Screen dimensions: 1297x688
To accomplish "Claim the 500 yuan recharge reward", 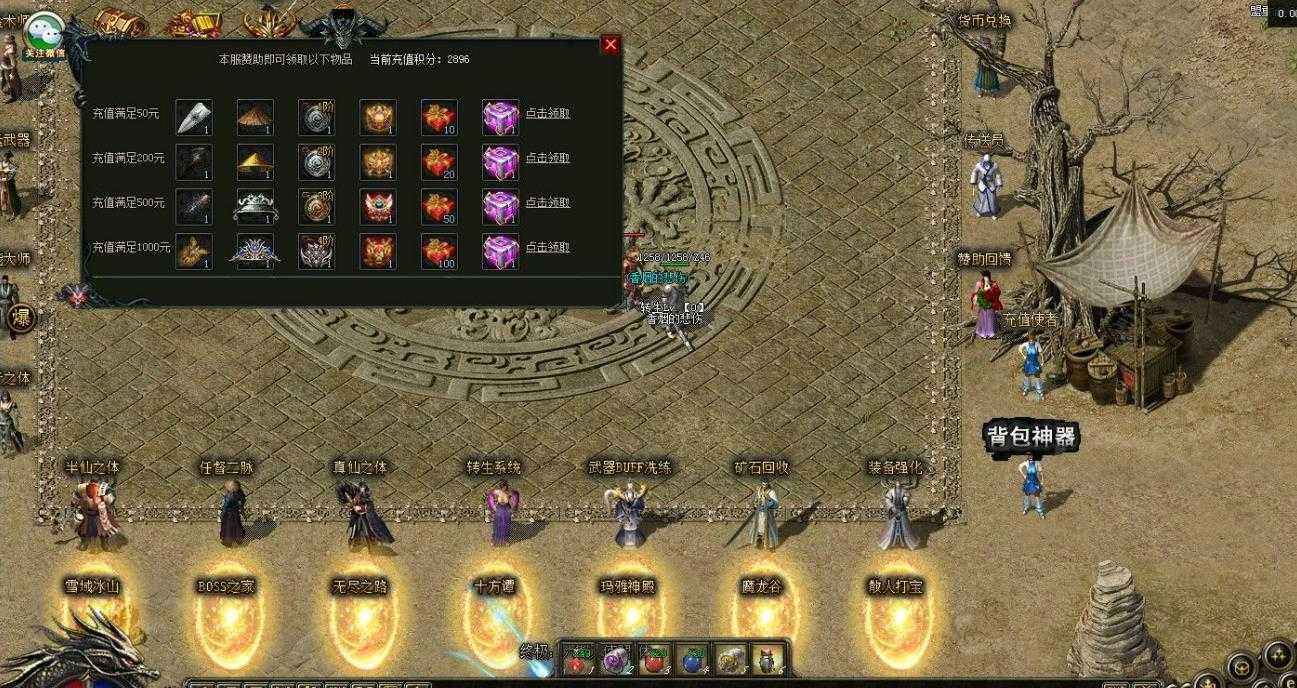I will pos(548,203).
